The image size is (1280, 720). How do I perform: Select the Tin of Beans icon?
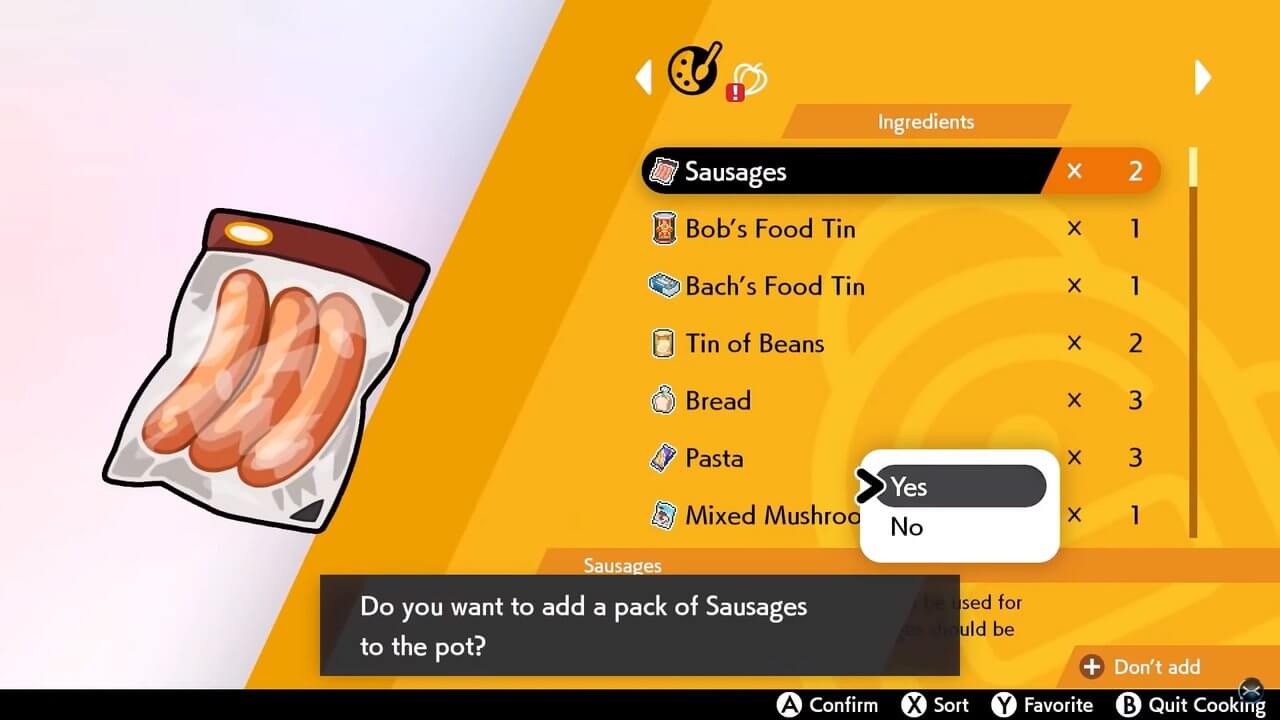tap(665, 343)
